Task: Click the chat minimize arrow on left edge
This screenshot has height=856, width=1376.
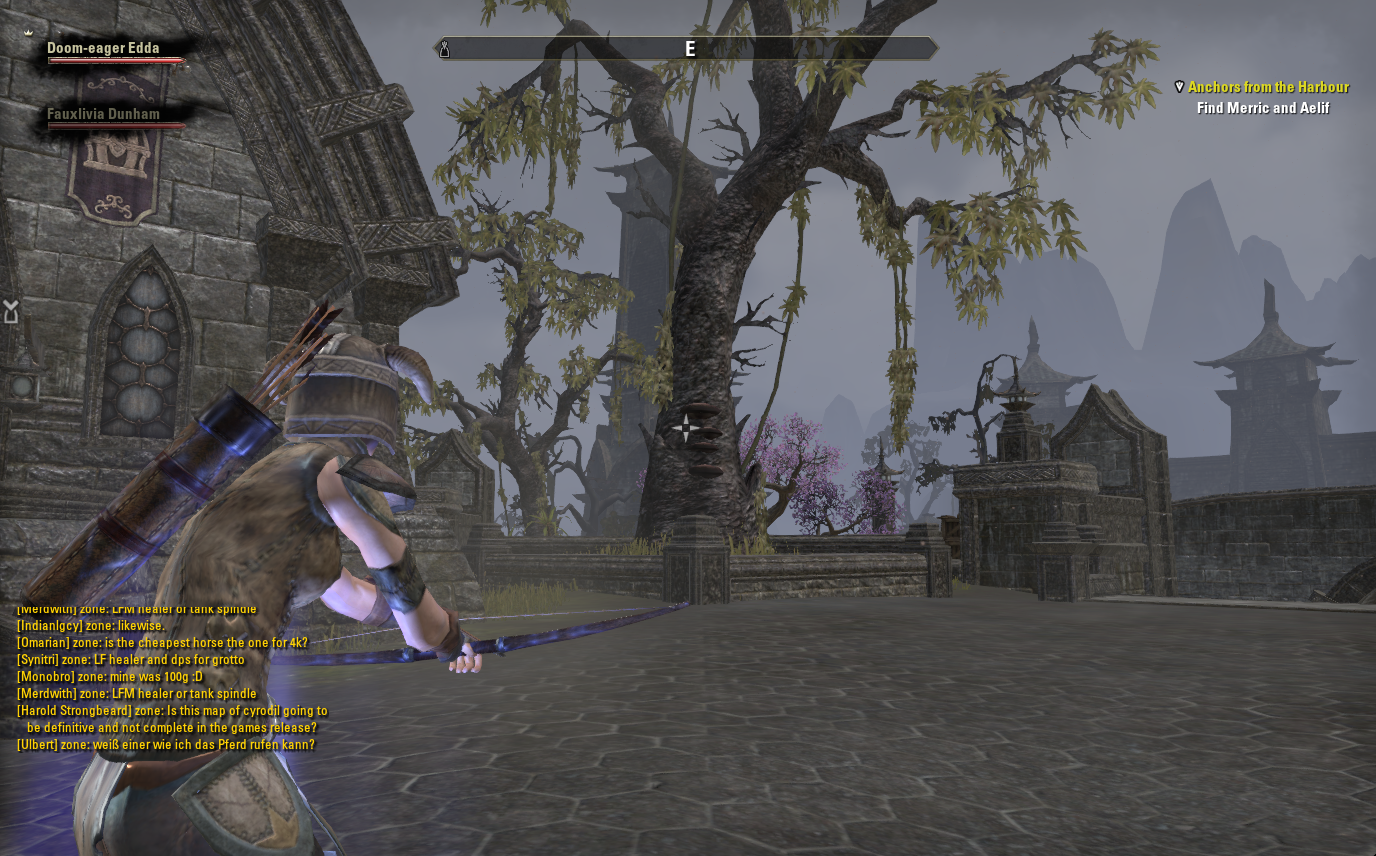Action: [11, 312]
